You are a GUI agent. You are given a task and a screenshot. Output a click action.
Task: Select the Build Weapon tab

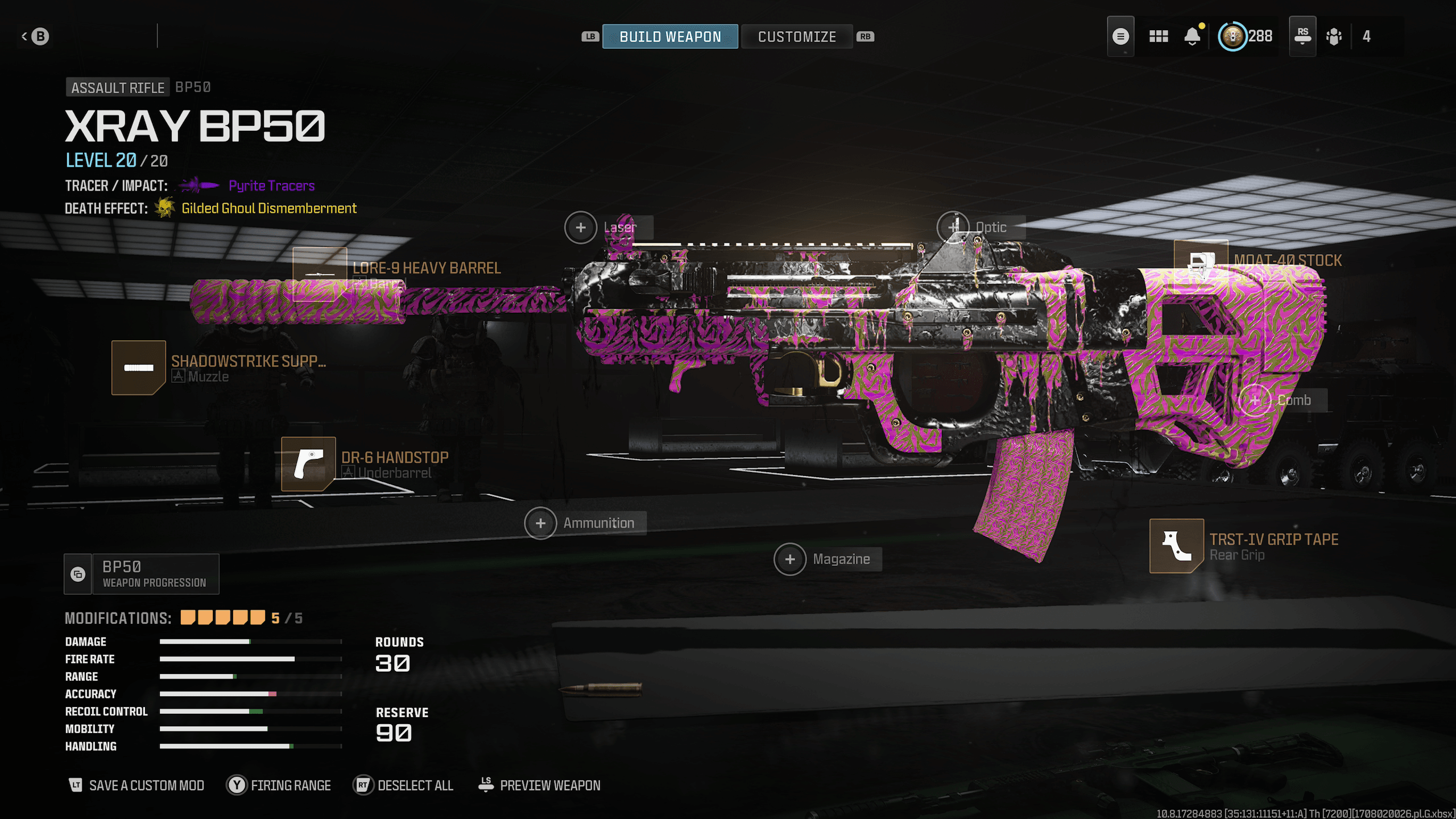click(x=670, y=37)
